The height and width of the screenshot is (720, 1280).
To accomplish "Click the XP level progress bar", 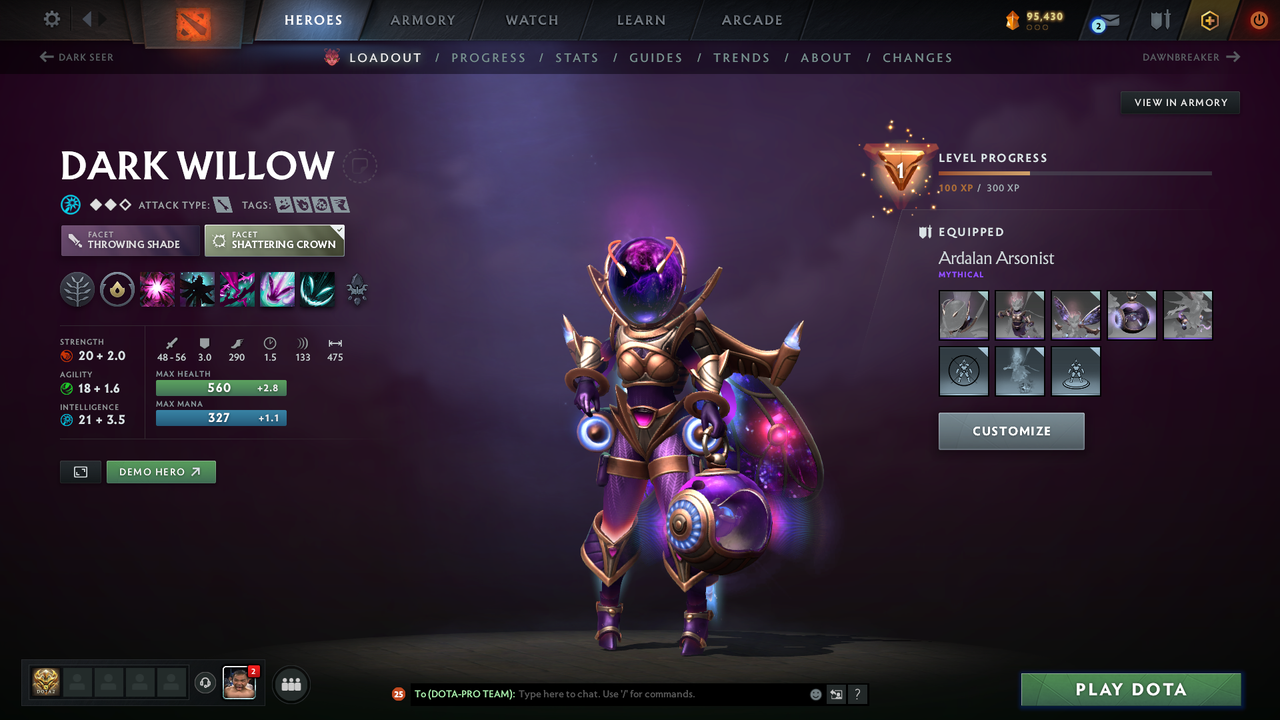I will pos(1076,172).
